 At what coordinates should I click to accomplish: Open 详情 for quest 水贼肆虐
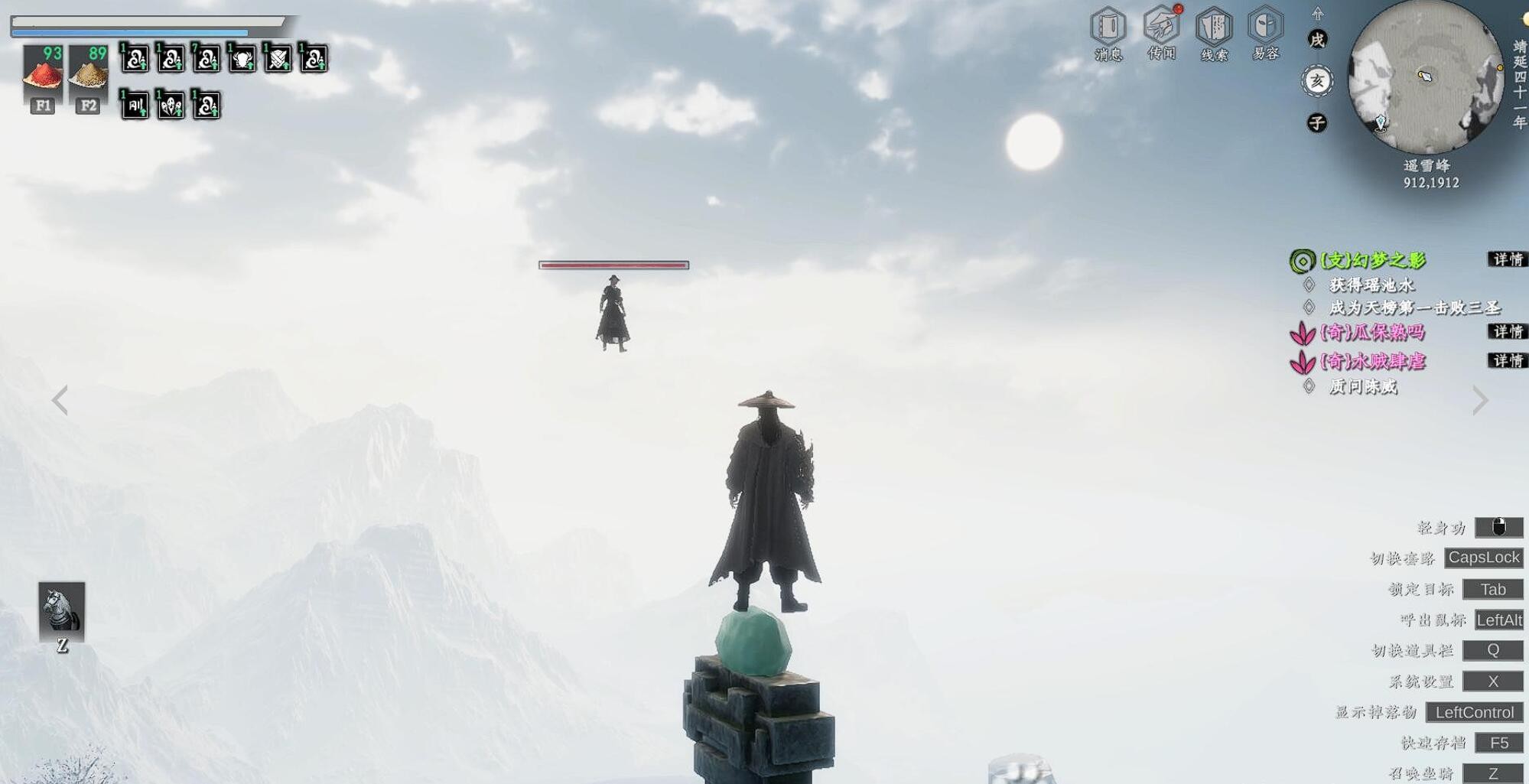[1508, 360]
